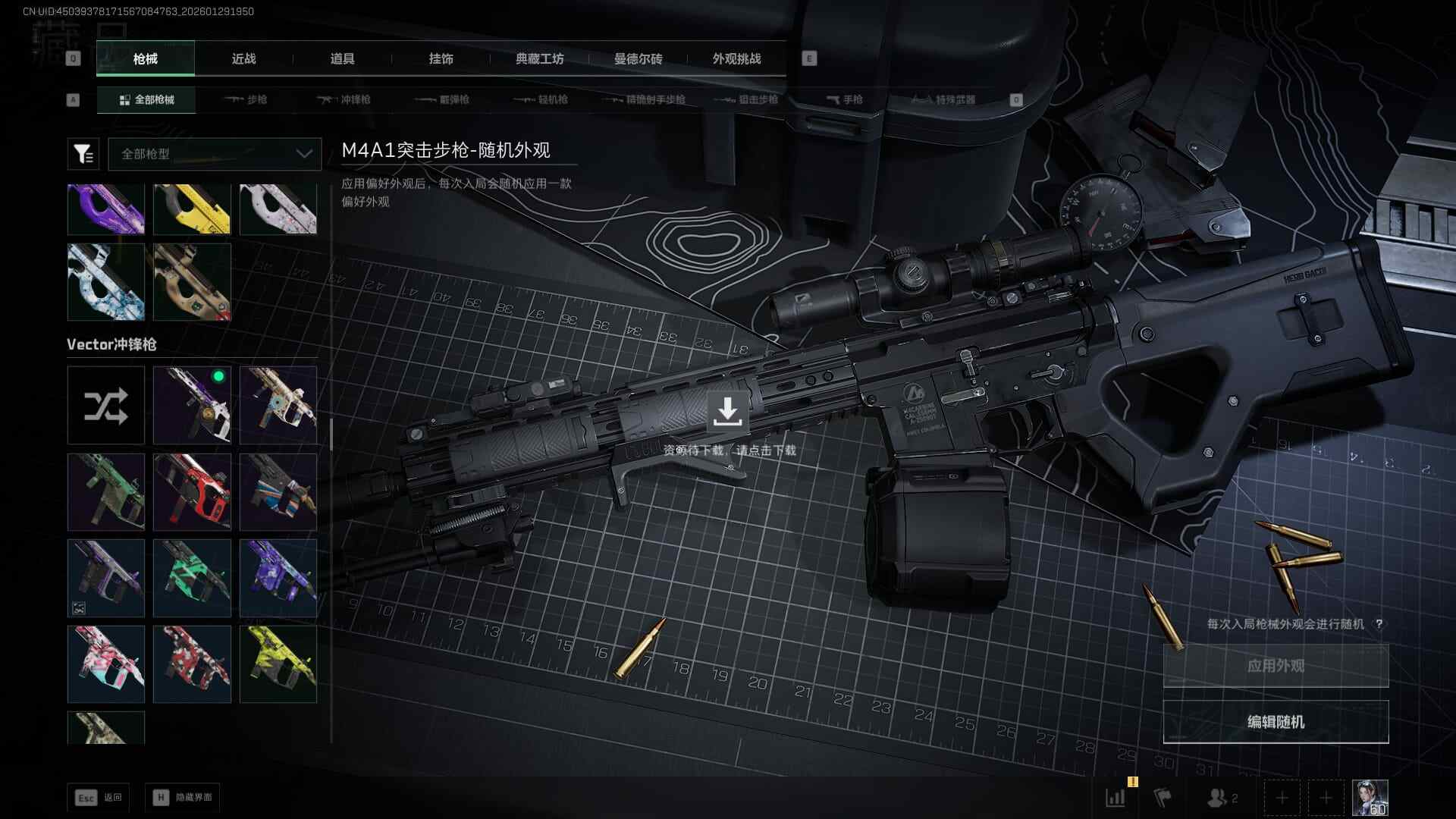Image resolution: width=1456 pixels, height=819 pixels.
Task: Click the 返回 back button
Action: coord(99,798)
